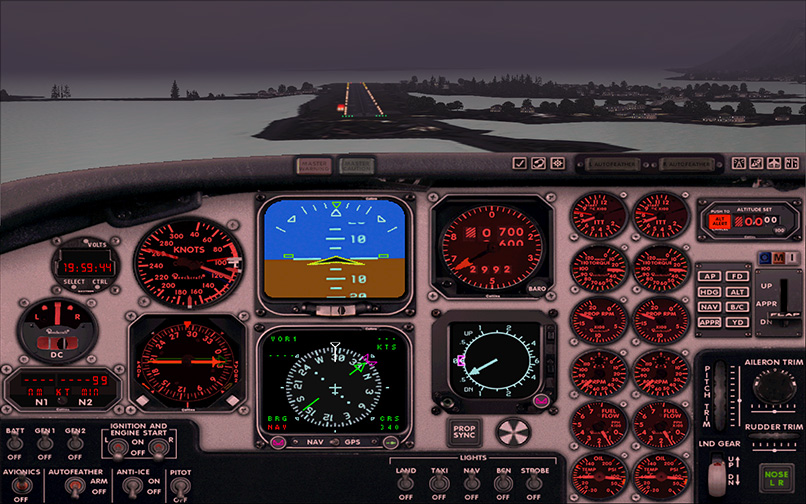Turn on the YD yaw damper
Viewport: 806px width, 504px height.
tap(737, 323)
